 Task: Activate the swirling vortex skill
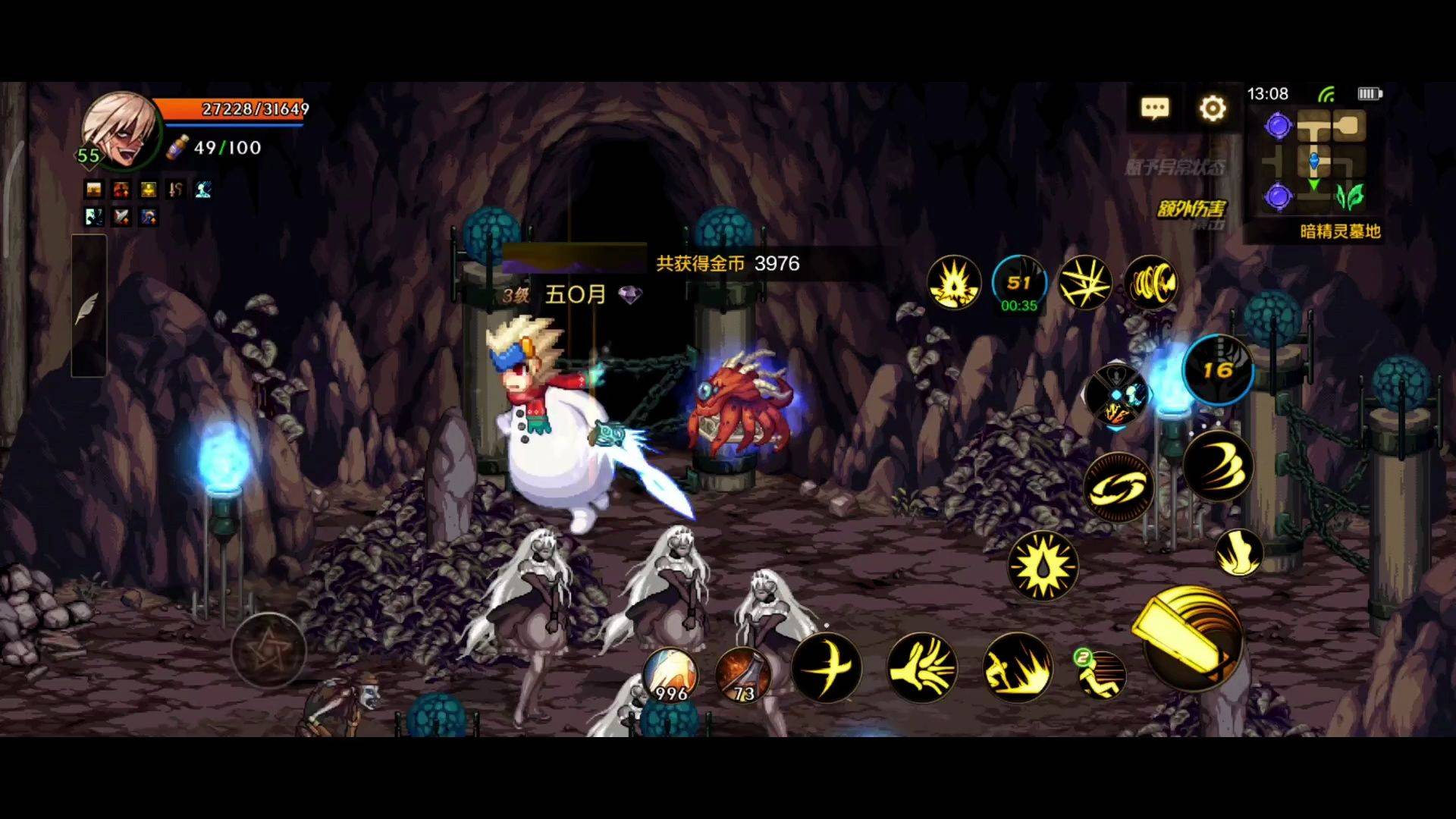pyautogui.click(x=1119, y=488)
